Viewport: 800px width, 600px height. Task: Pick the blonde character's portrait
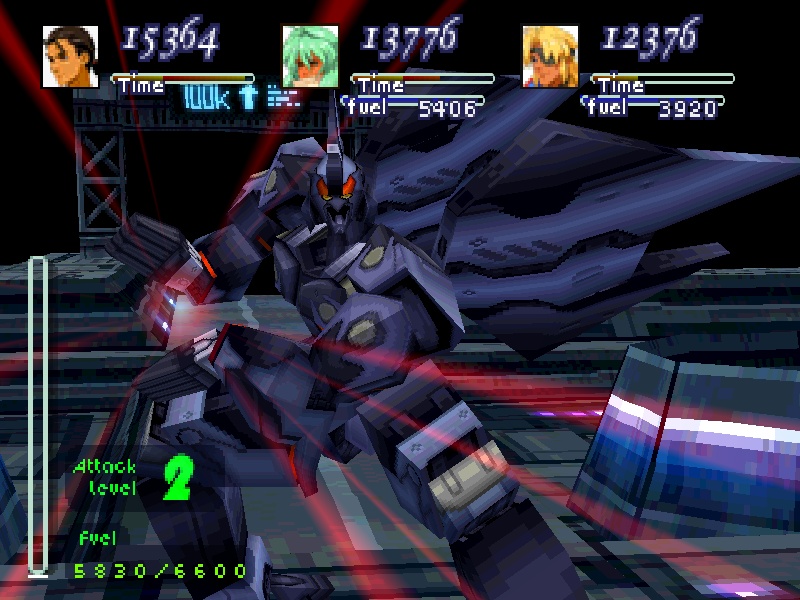[x=550, y=56]
